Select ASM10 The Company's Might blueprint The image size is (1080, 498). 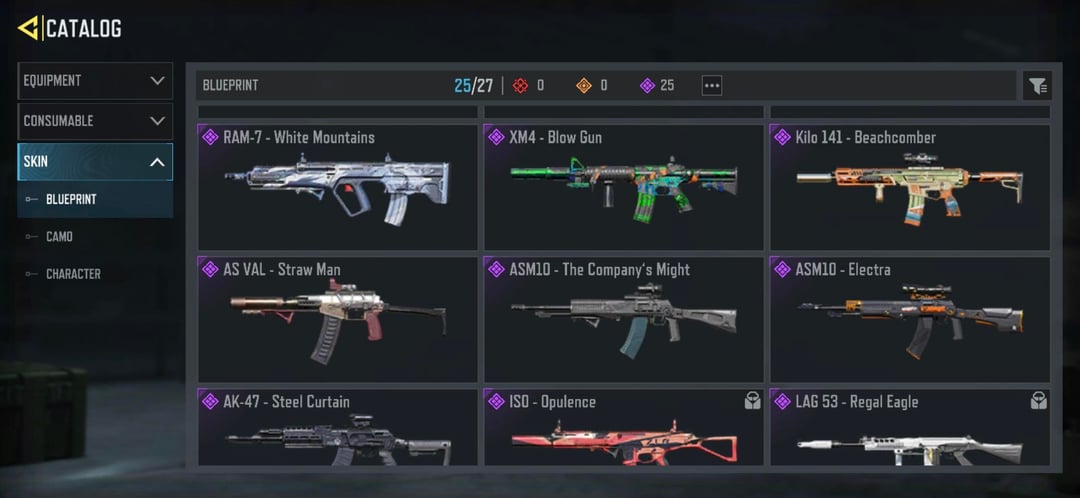tap(624, 319)
